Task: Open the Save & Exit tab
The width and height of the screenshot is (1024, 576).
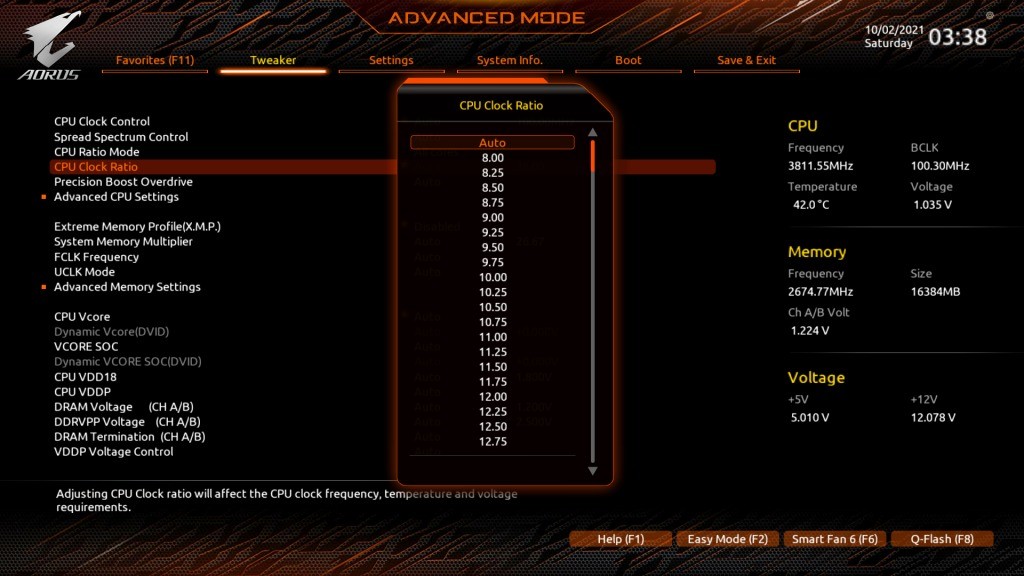Action: 746,60
